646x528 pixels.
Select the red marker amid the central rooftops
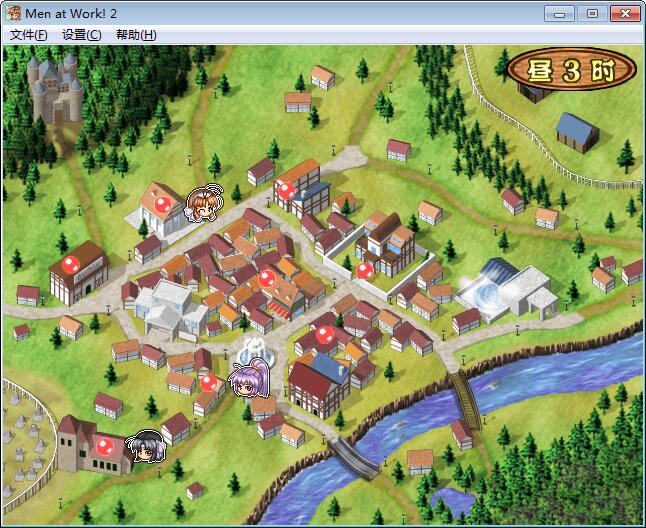(x=267, y=277)
